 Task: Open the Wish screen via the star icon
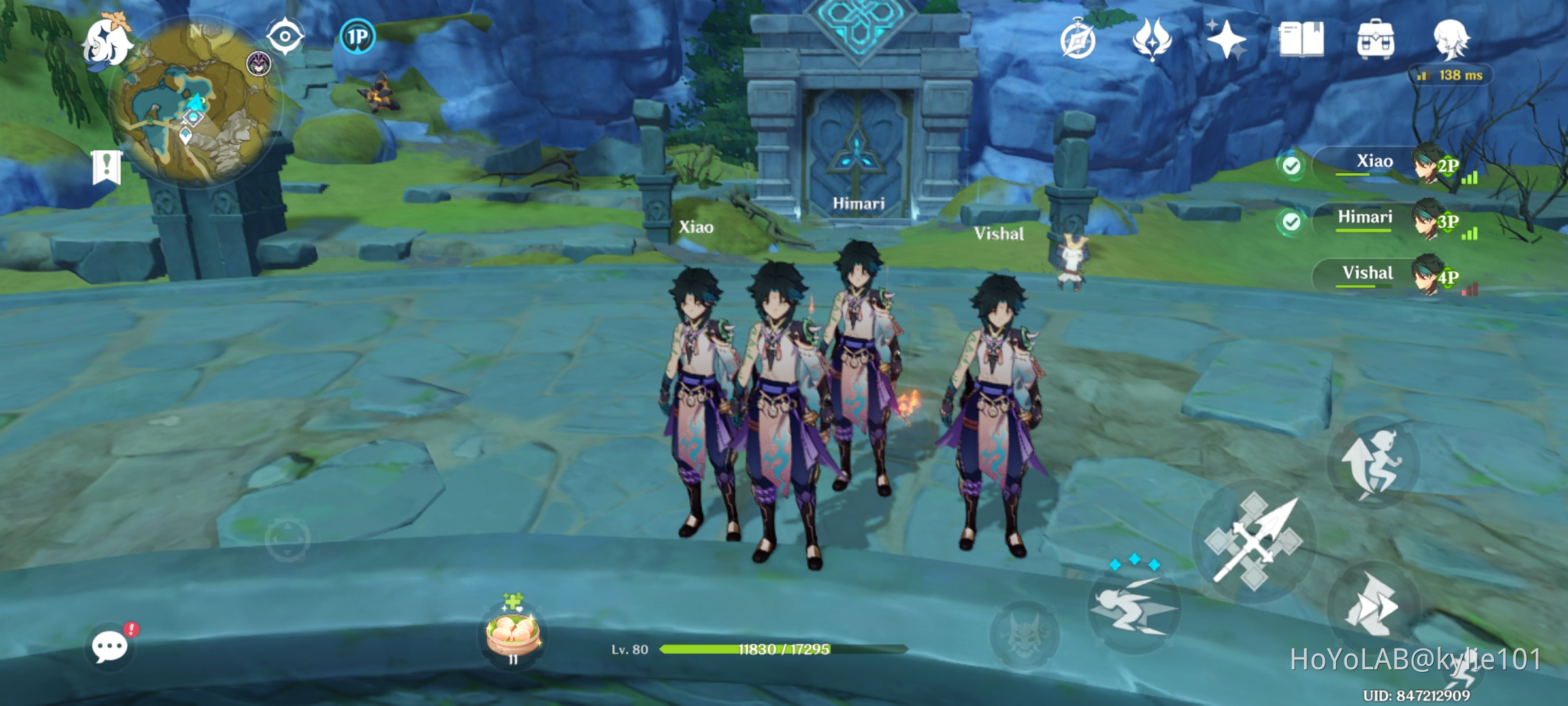[1228, 39]
